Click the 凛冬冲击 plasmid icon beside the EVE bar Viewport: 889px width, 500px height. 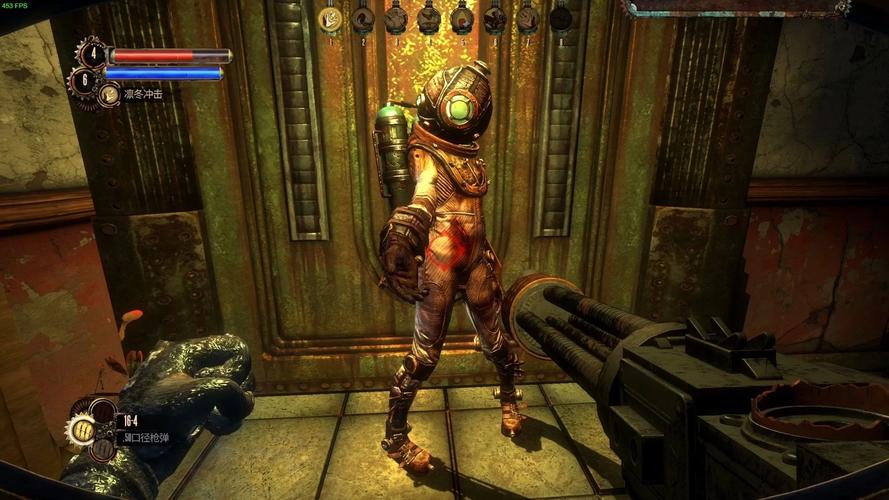click(108, 94)
